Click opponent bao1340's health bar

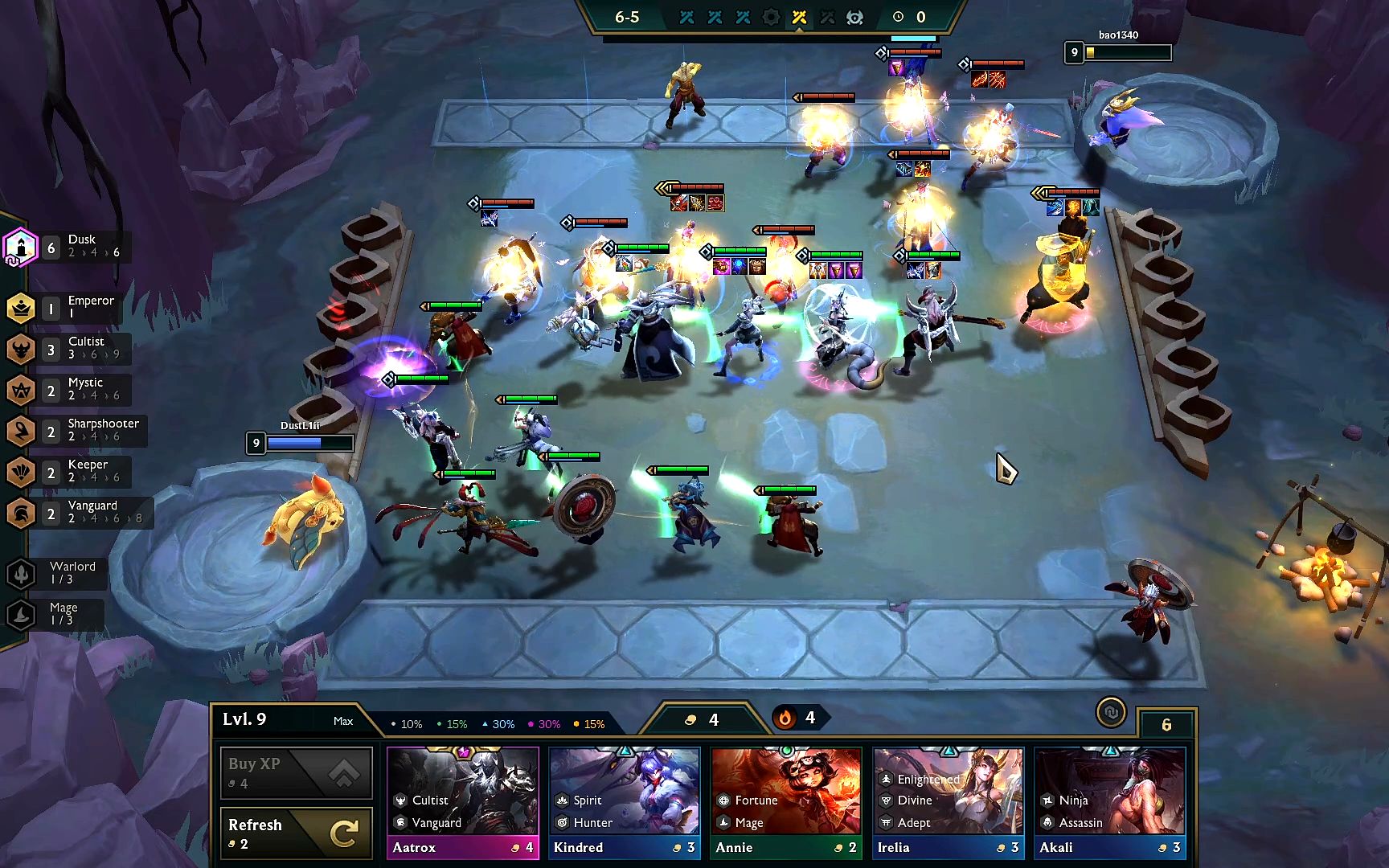(x=1127, y=53)
